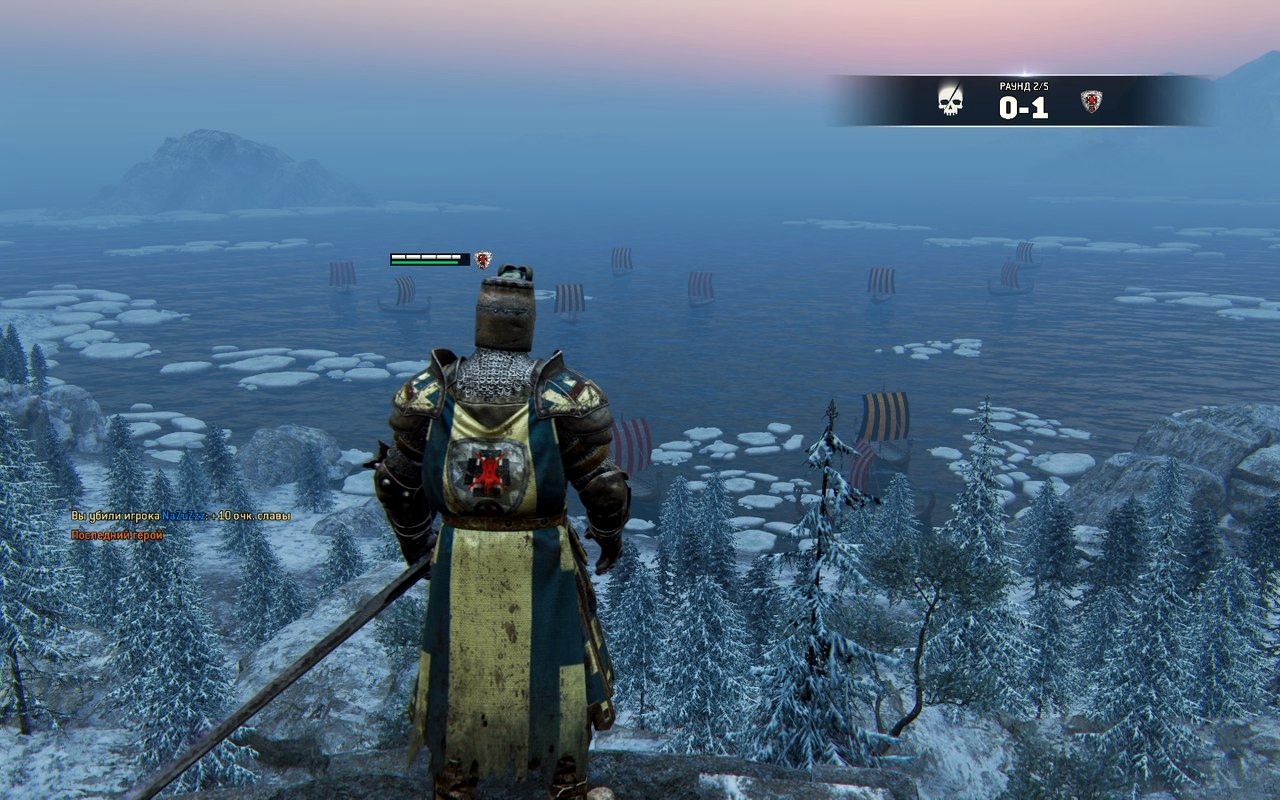Select the red emblem beside the health bar
The image size is (1280, 800).
pyautogui.click(x=483, y=260)
